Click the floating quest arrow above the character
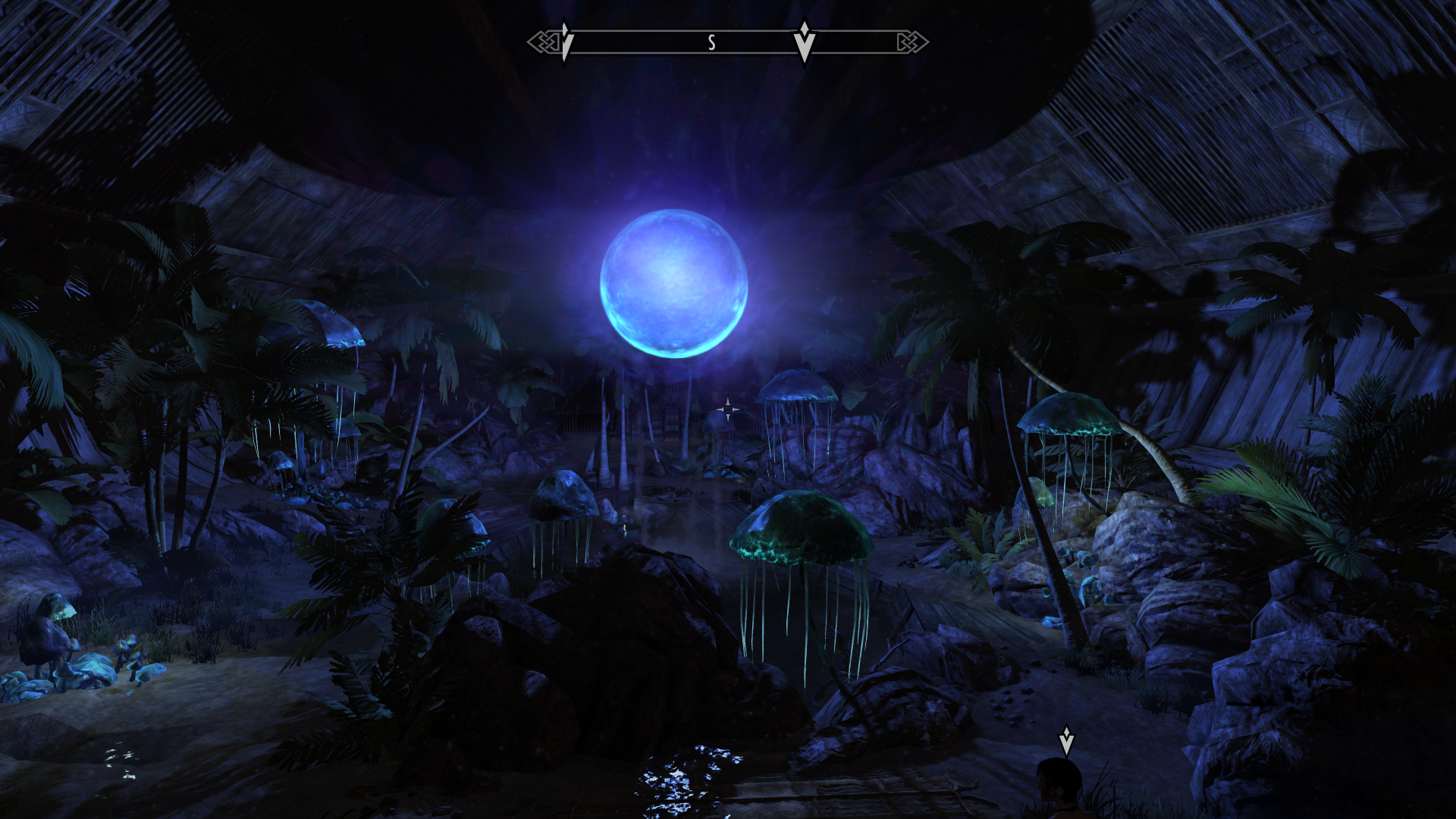The image size is (1456, 819). (1066, 740)
